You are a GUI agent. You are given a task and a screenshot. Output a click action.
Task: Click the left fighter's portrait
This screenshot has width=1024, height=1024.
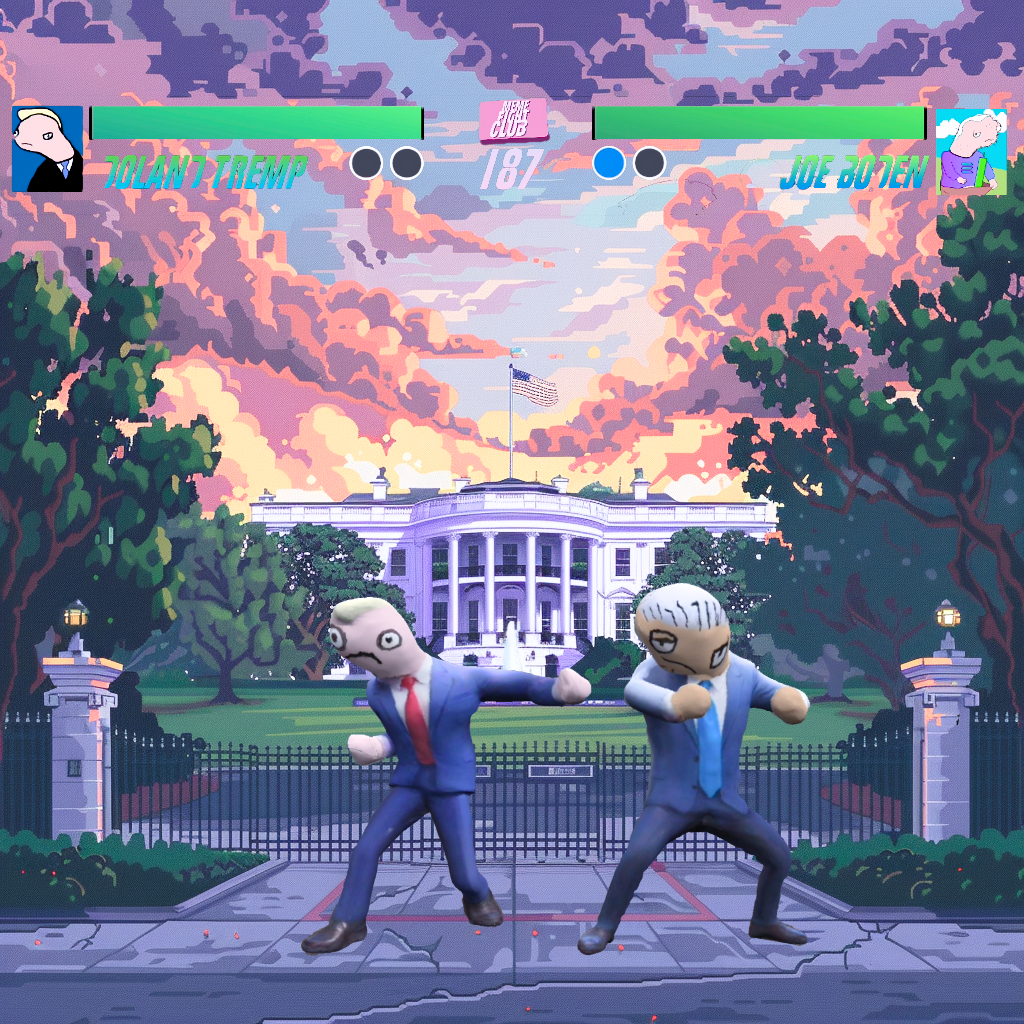(x=47, y=149)
